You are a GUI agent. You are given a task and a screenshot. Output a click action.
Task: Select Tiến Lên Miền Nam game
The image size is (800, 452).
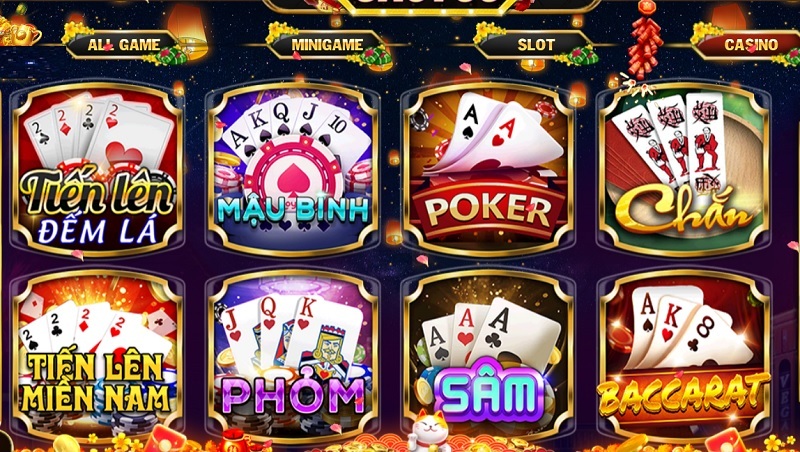click(x=97, y=350)
